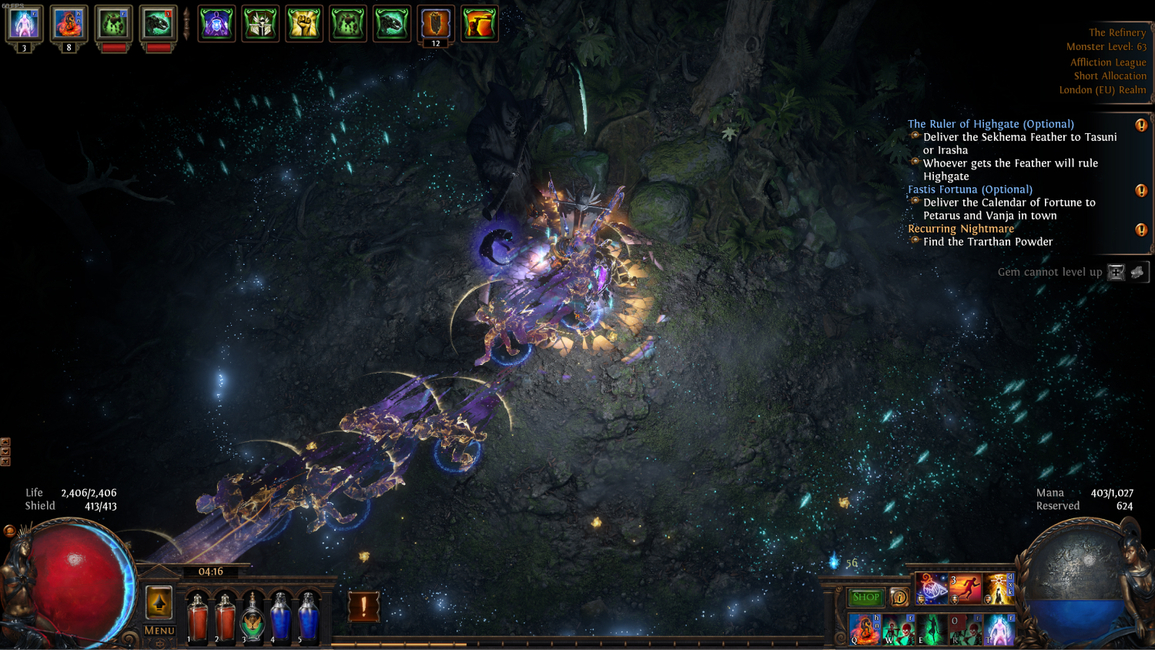Click the round gold info button beside Shop
The image size is (1155, 650).
pos(899,597)
